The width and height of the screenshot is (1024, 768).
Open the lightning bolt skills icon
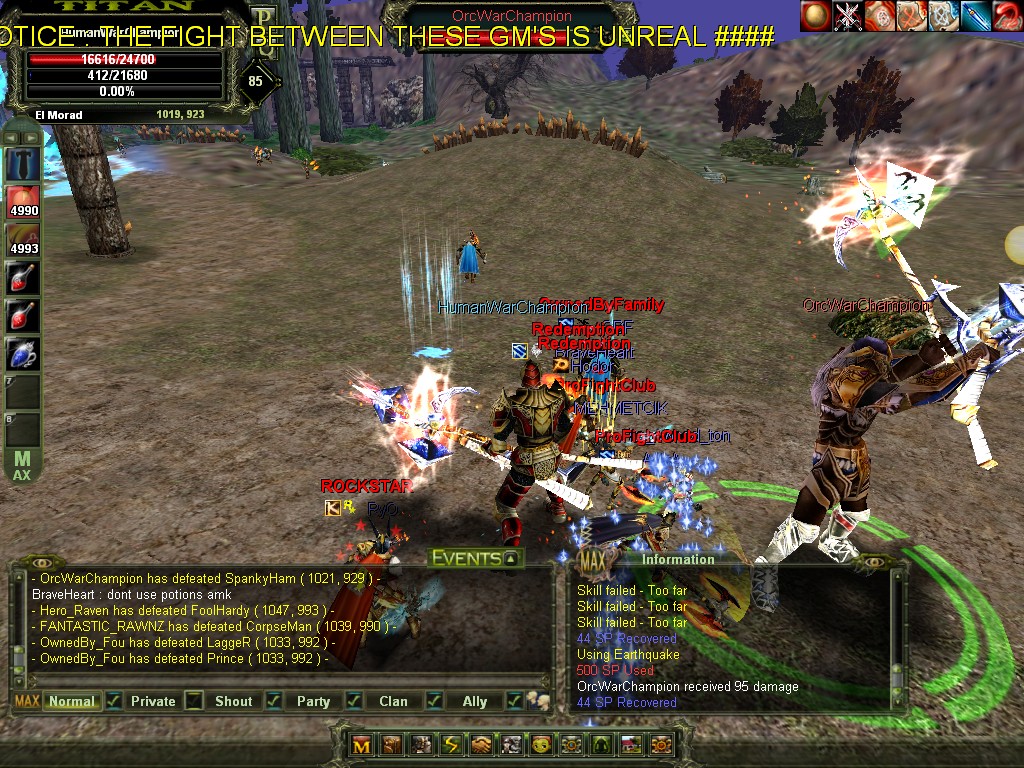click(x=451, y=745)
